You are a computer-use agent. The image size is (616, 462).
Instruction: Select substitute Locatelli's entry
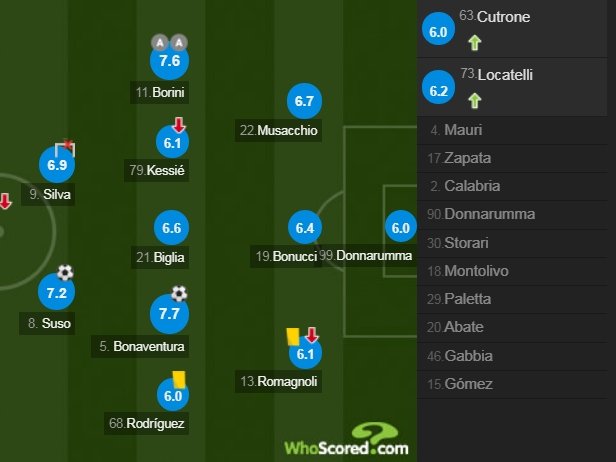pos(516,87)
